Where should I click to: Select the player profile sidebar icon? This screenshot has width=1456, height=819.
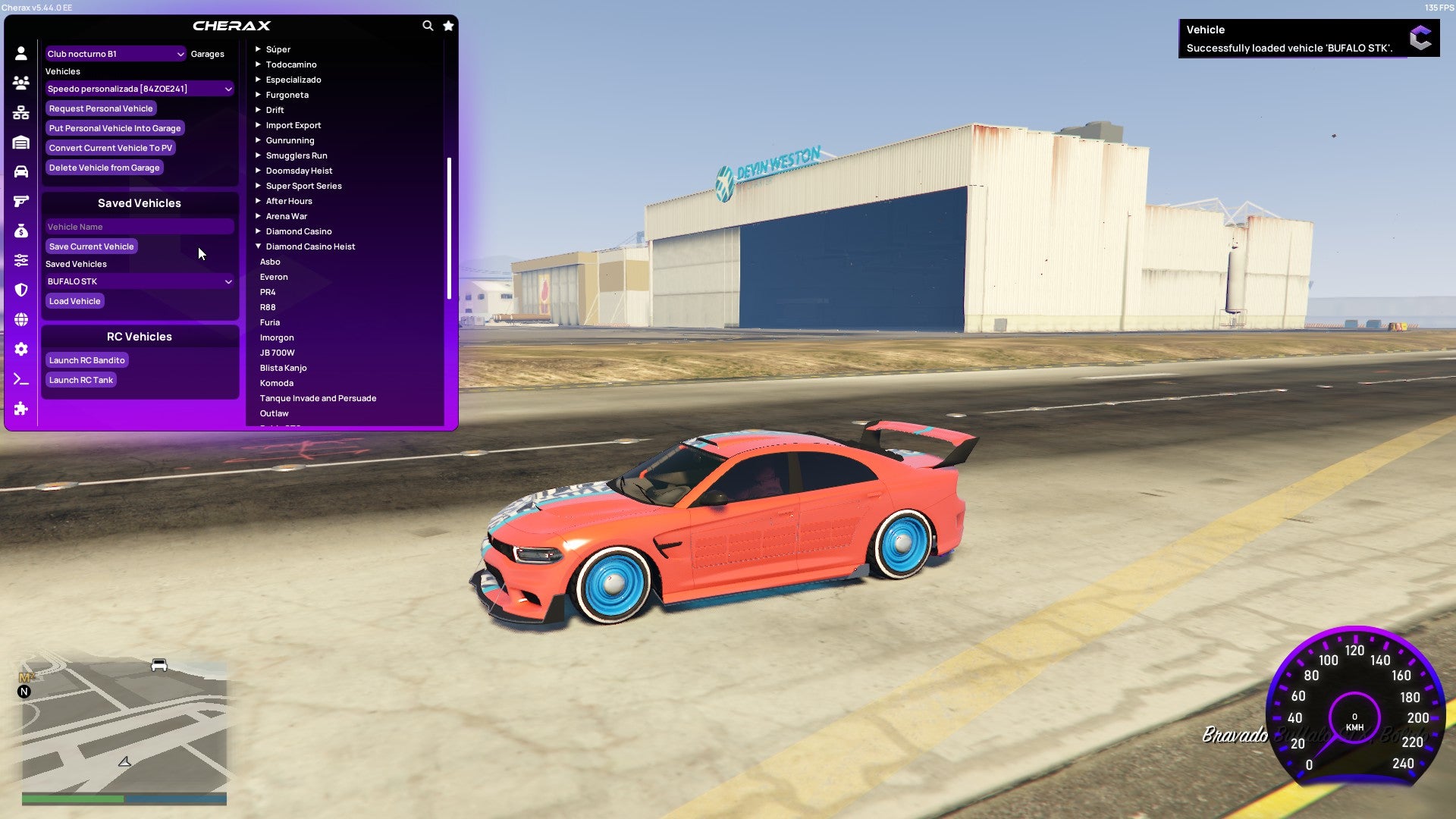pyautogui.click(x=20, y=52)
